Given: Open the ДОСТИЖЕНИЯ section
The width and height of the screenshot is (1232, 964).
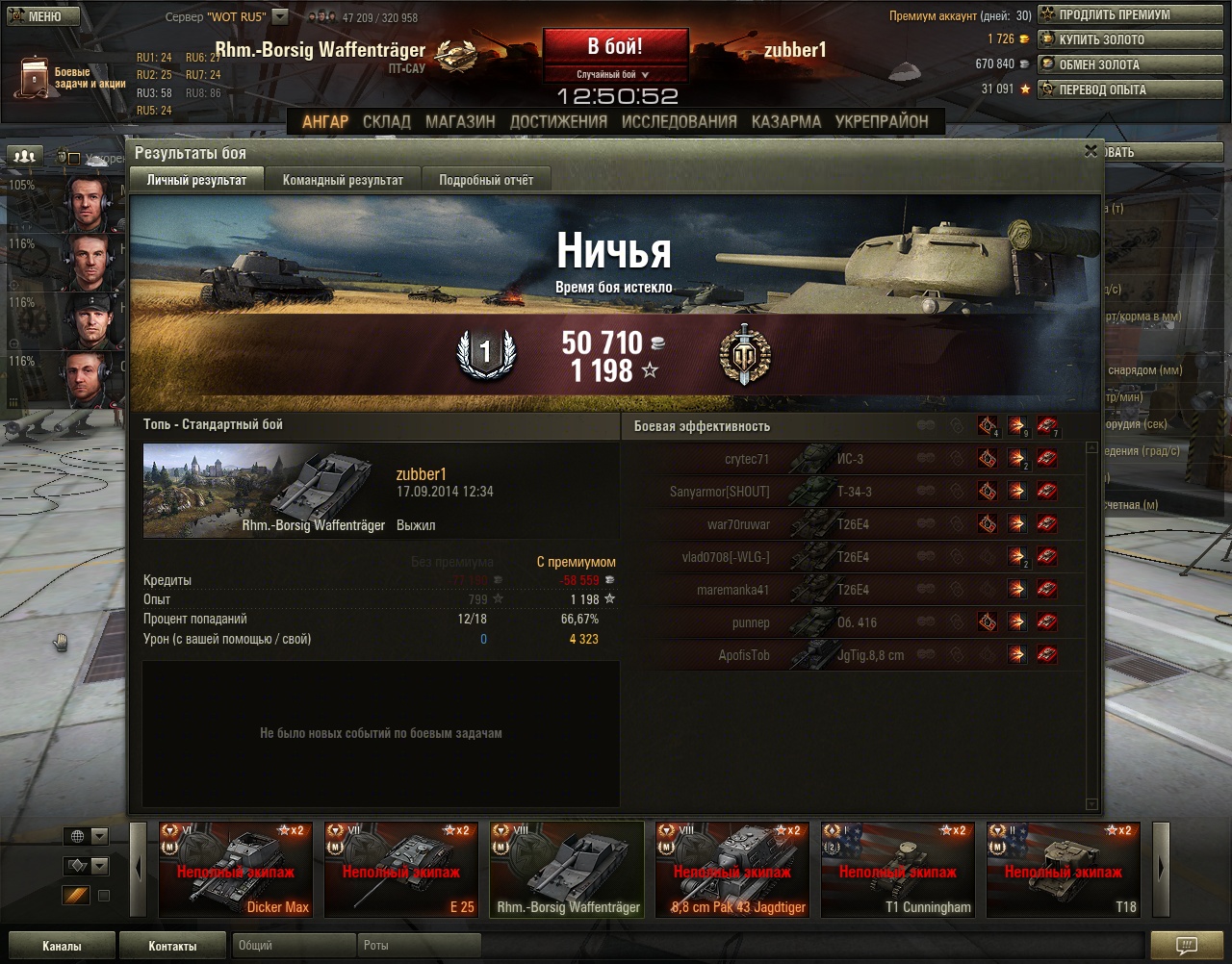Looking at the screenshot, I should (x=558, y=122).
